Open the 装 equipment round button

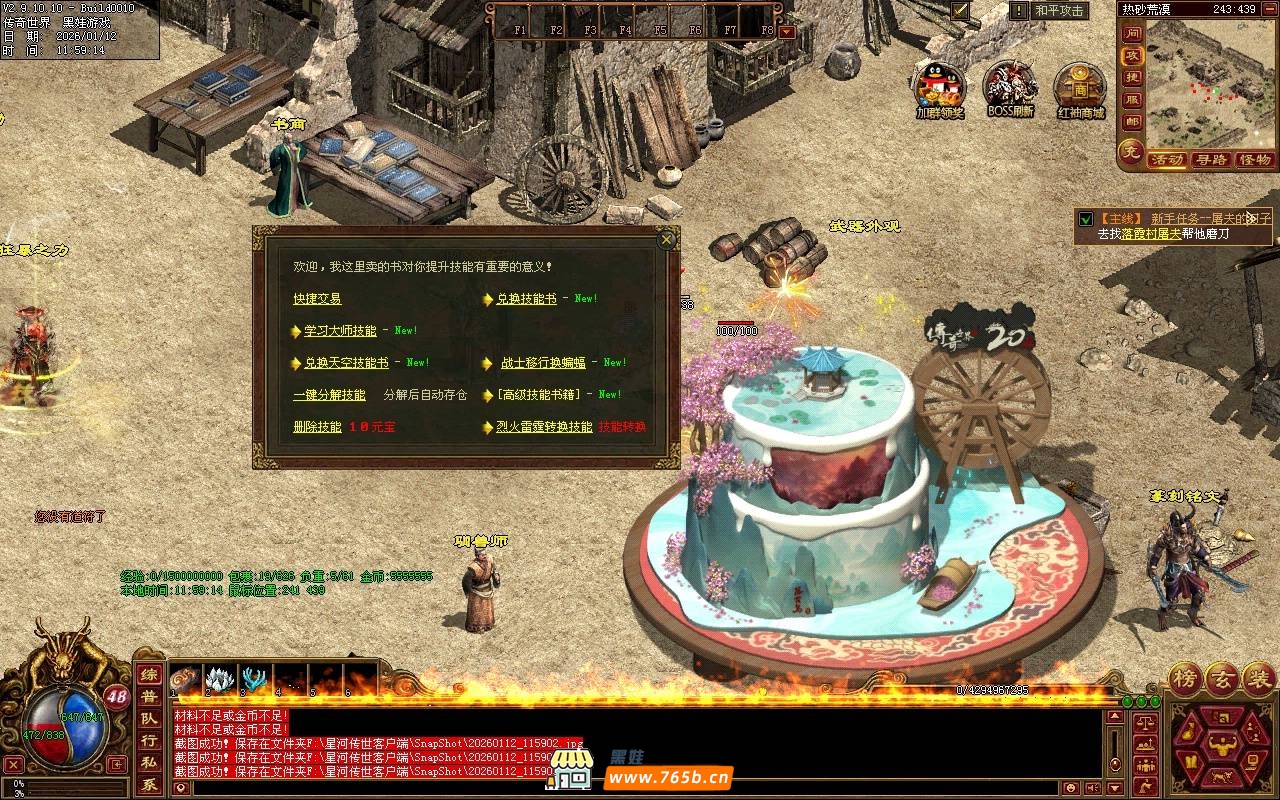pyautogui.click(x=1259, y=680)
